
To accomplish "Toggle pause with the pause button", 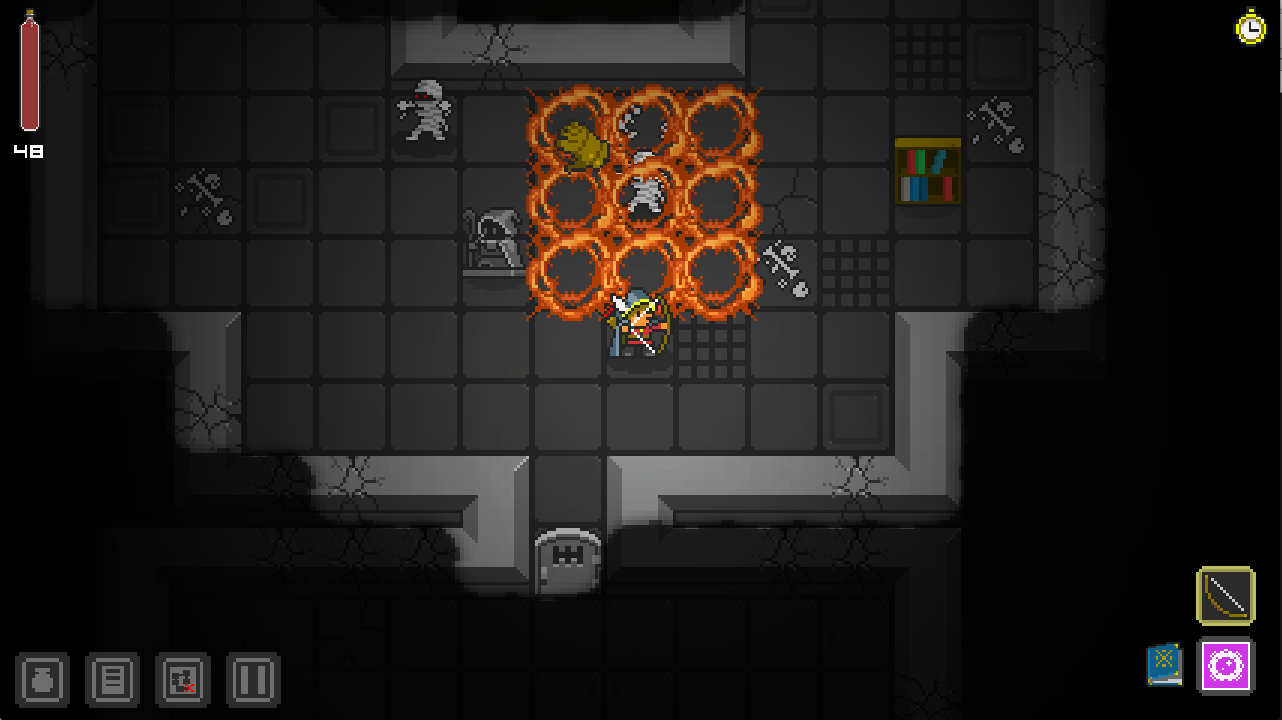I will 252,679.
